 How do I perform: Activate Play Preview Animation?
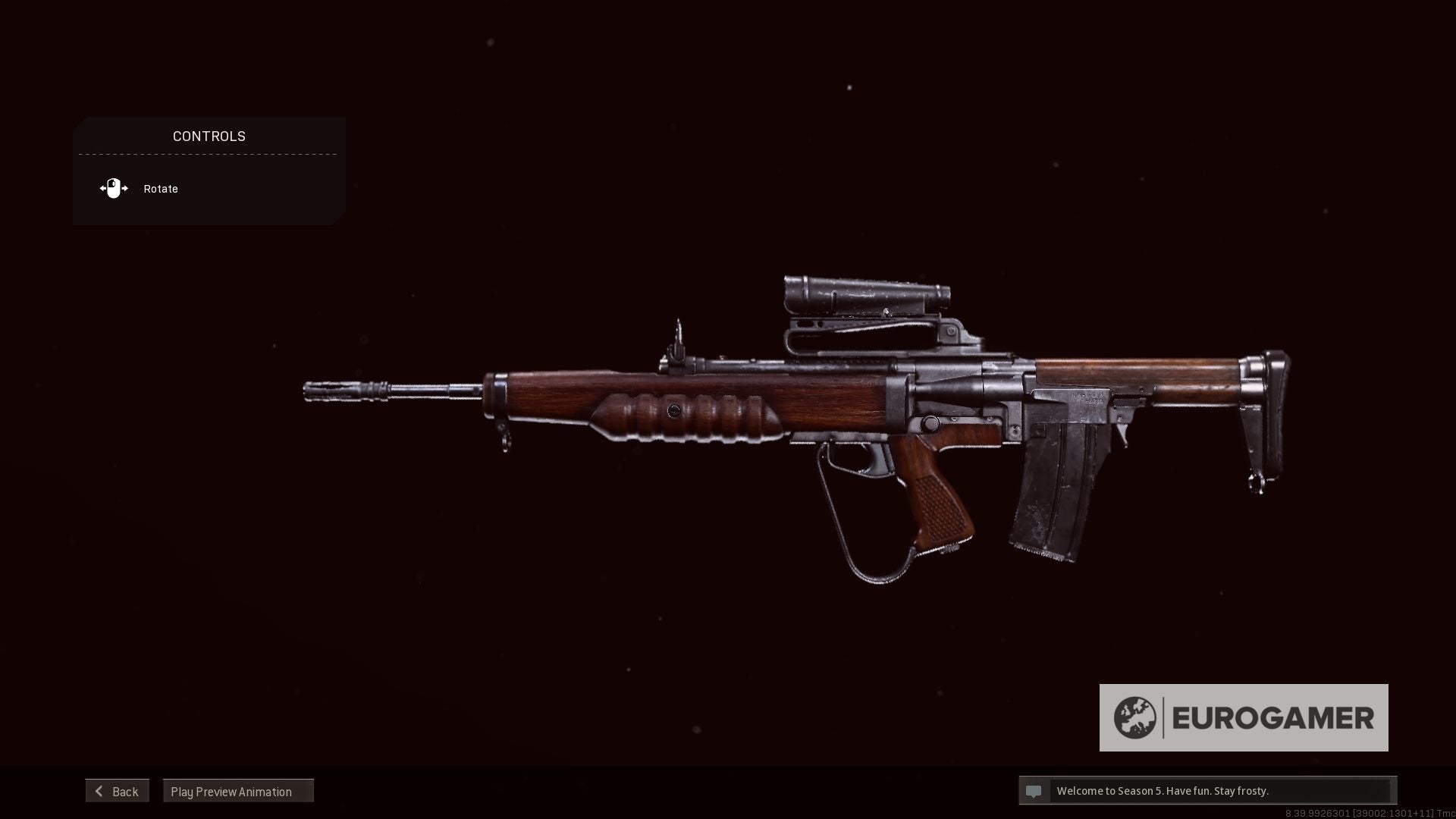tap(231, 790)
